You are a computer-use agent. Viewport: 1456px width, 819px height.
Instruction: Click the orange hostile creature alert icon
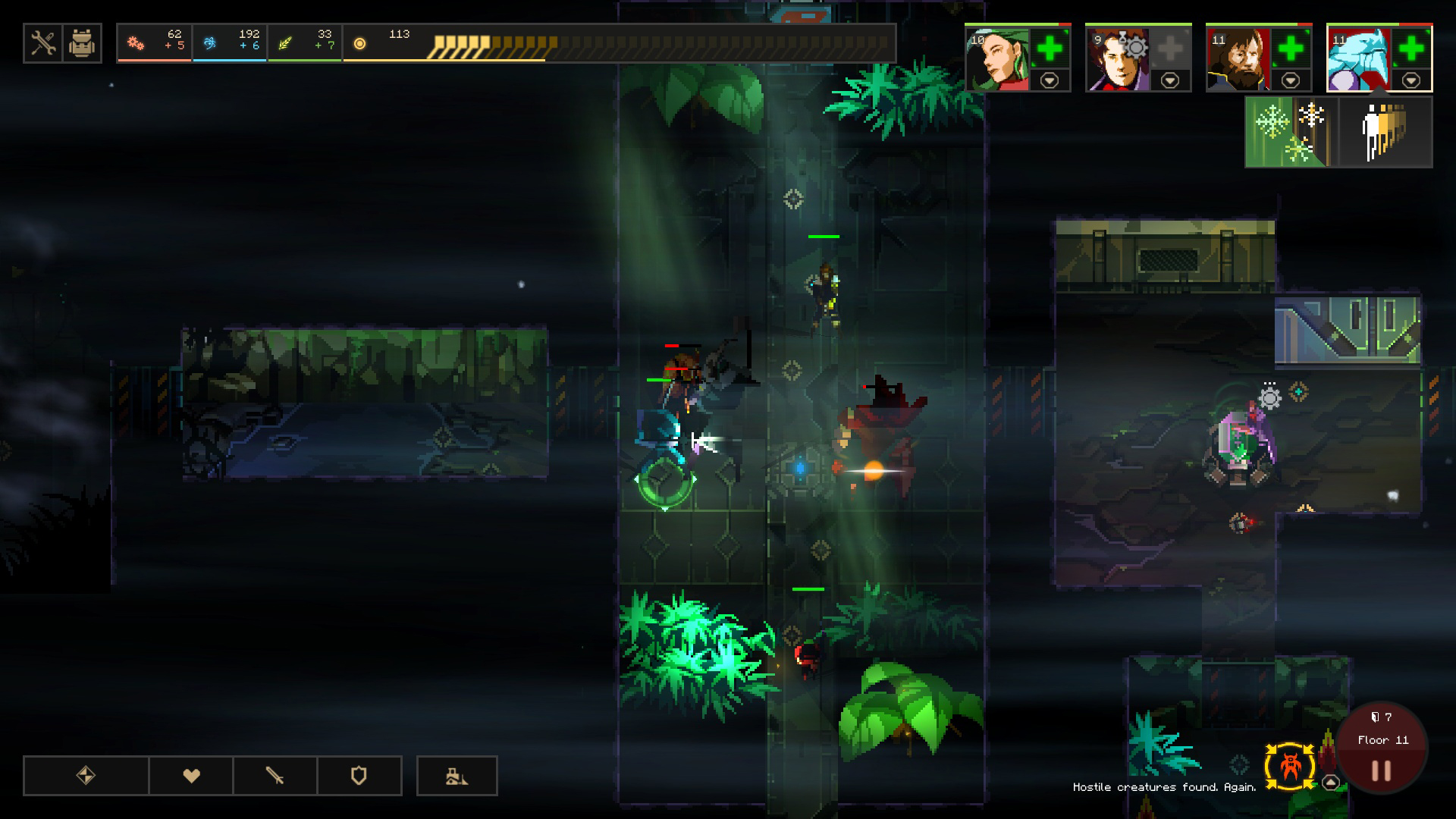point(1289,766)
